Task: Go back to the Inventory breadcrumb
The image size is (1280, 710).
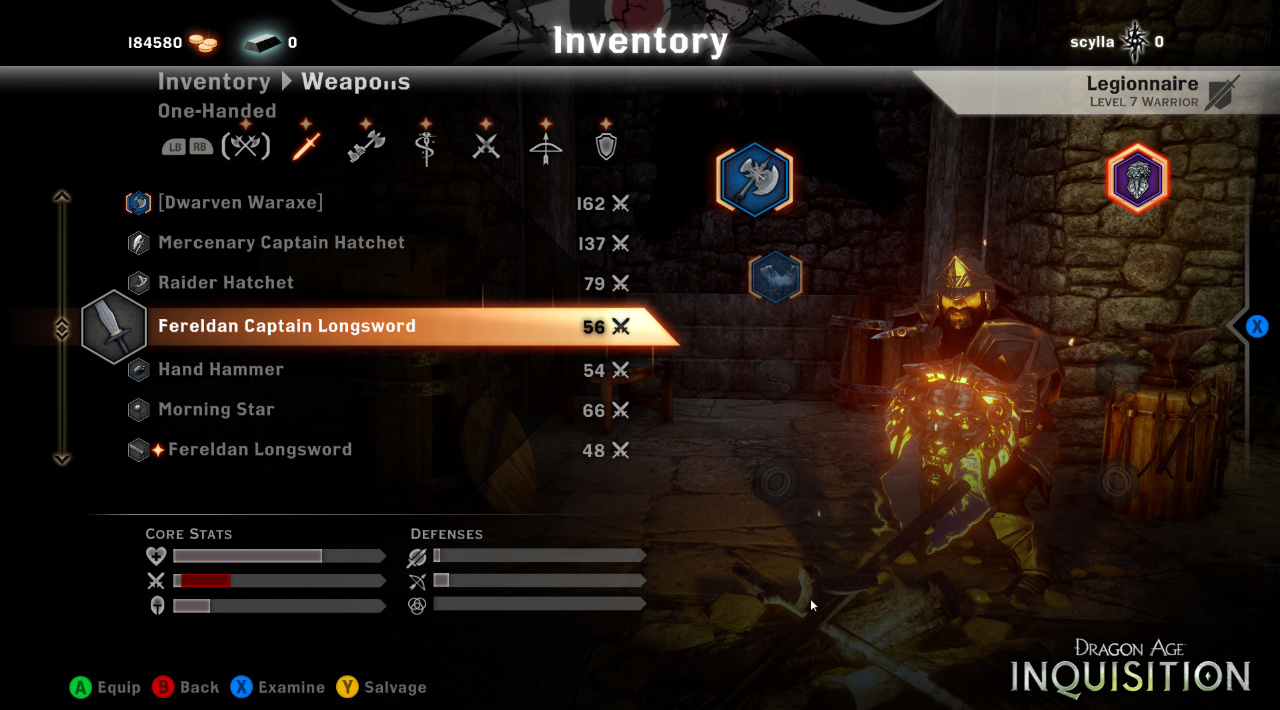Action: [214, 82]
